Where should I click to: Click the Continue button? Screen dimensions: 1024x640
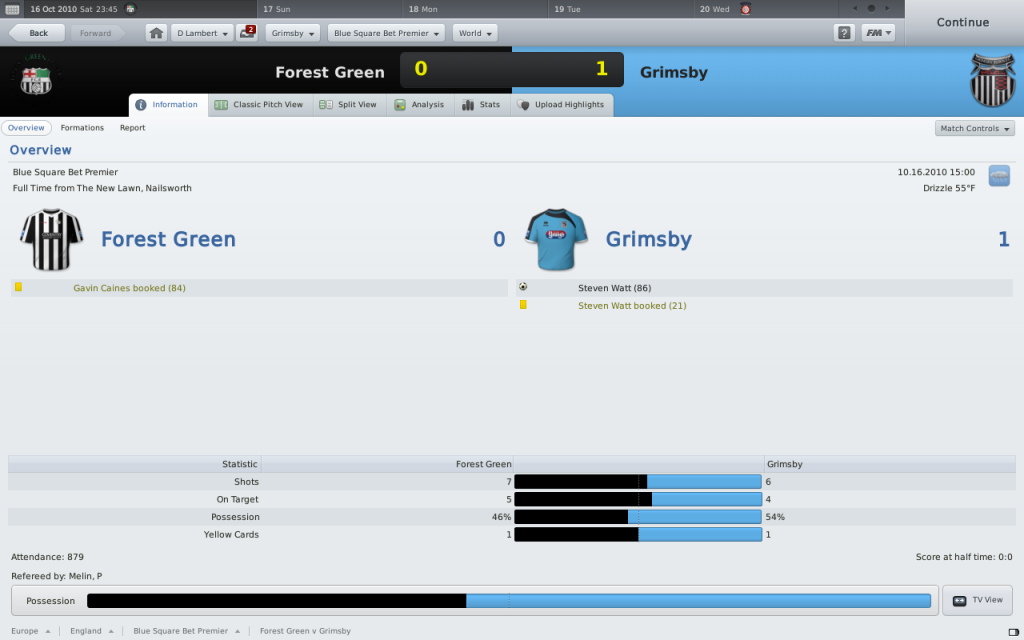point(962,22)
